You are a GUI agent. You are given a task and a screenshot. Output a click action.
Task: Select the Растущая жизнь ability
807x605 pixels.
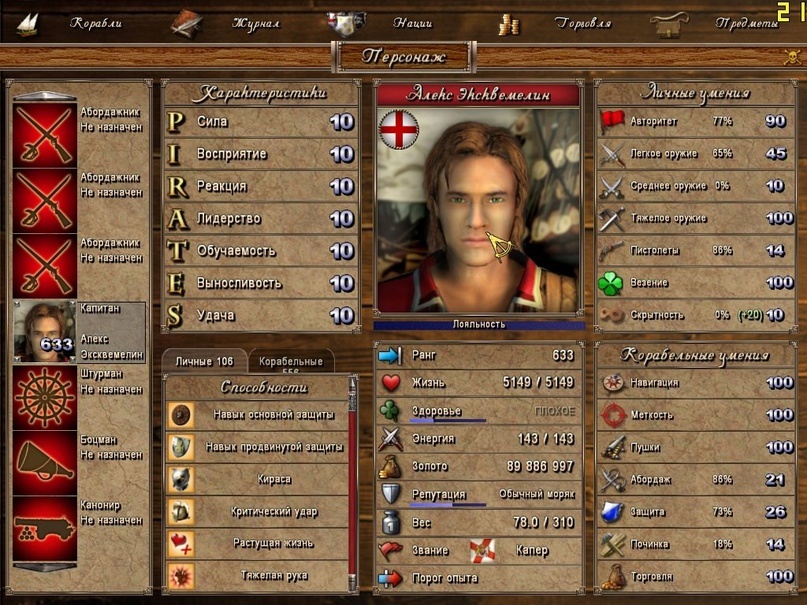click(x=257, y=543)
